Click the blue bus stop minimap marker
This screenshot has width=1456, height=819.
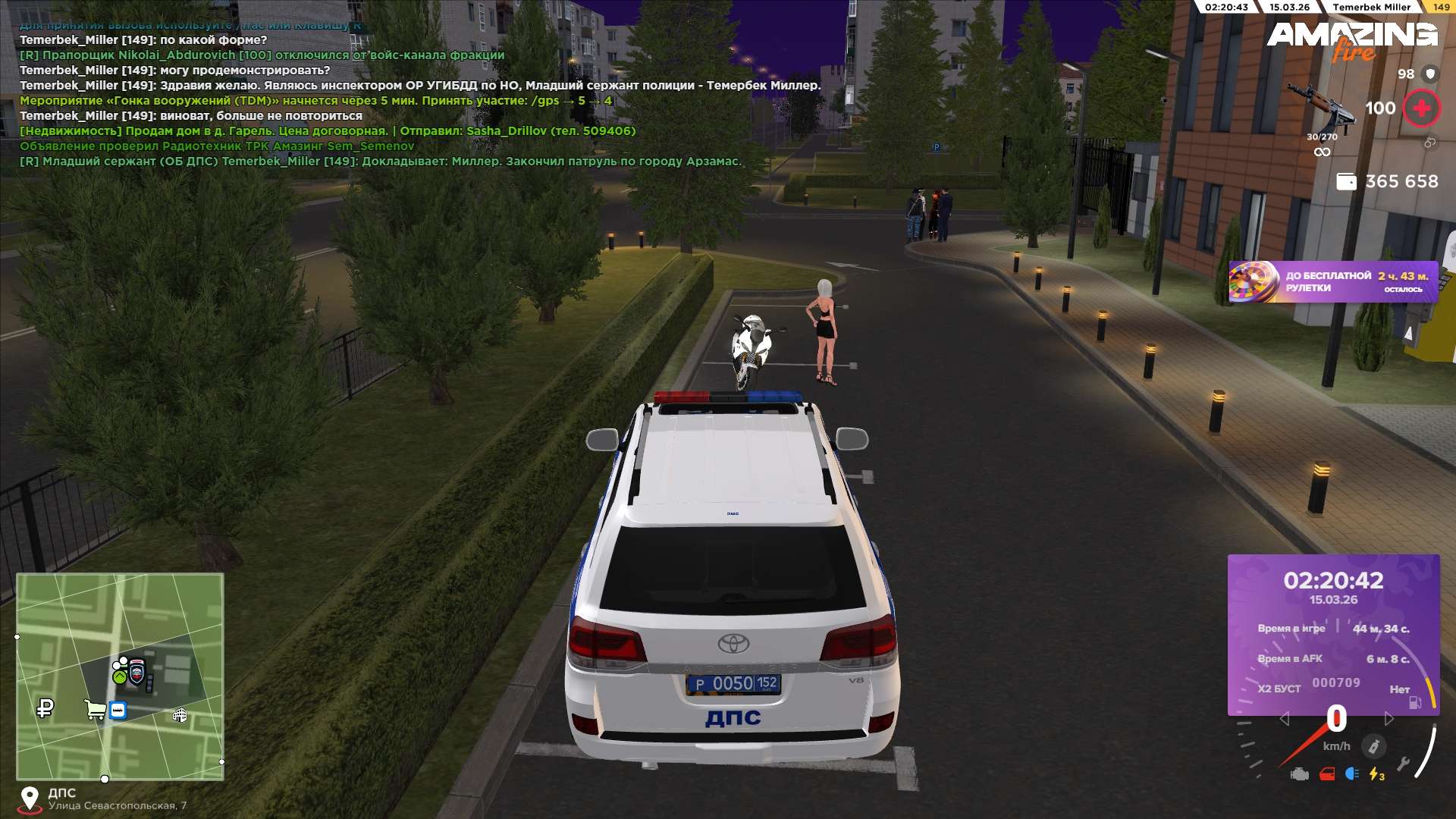pyautogui.click(x=118, y=711)
